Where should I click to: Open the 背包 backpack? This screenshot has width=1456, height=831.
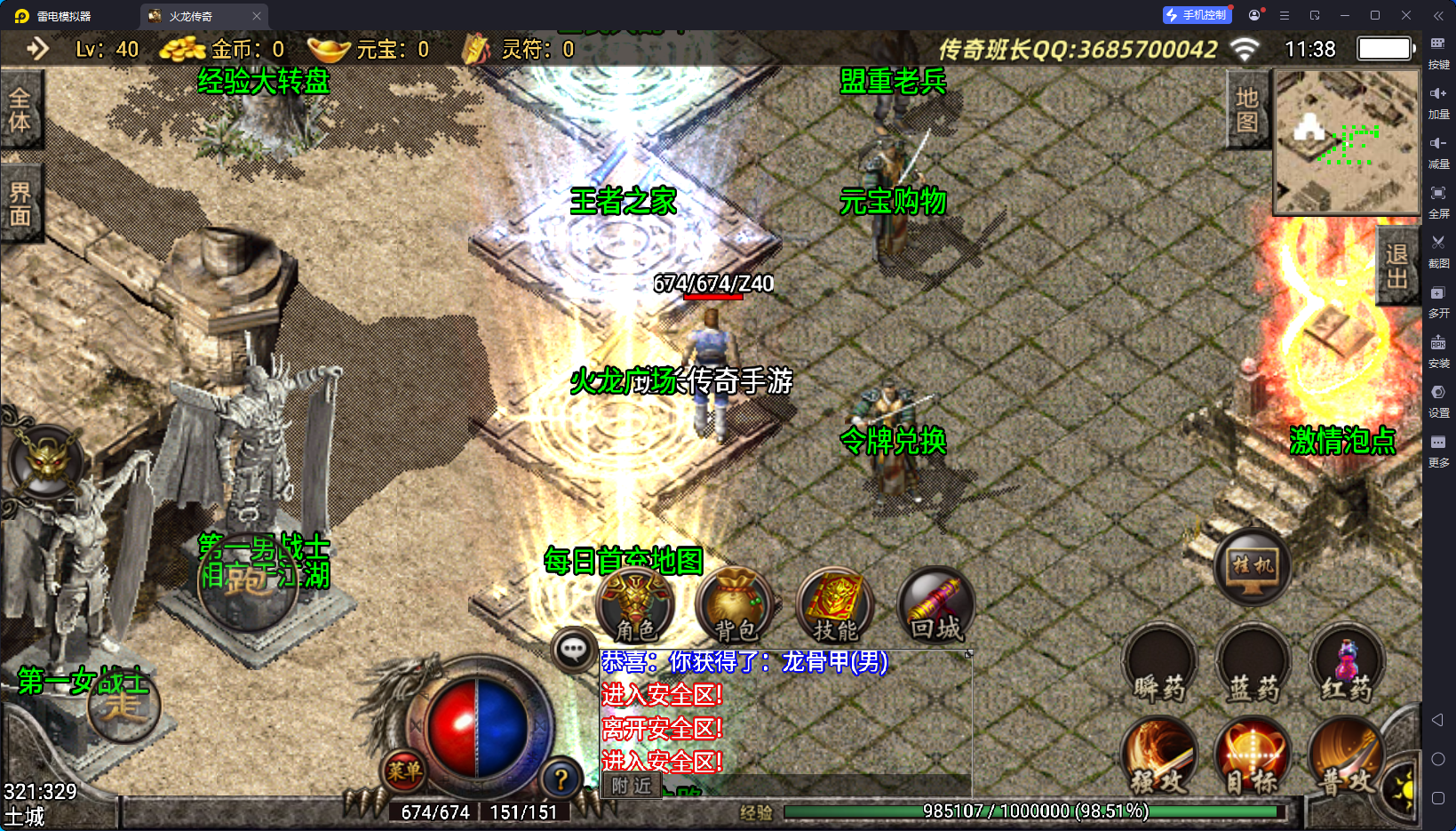736,605
